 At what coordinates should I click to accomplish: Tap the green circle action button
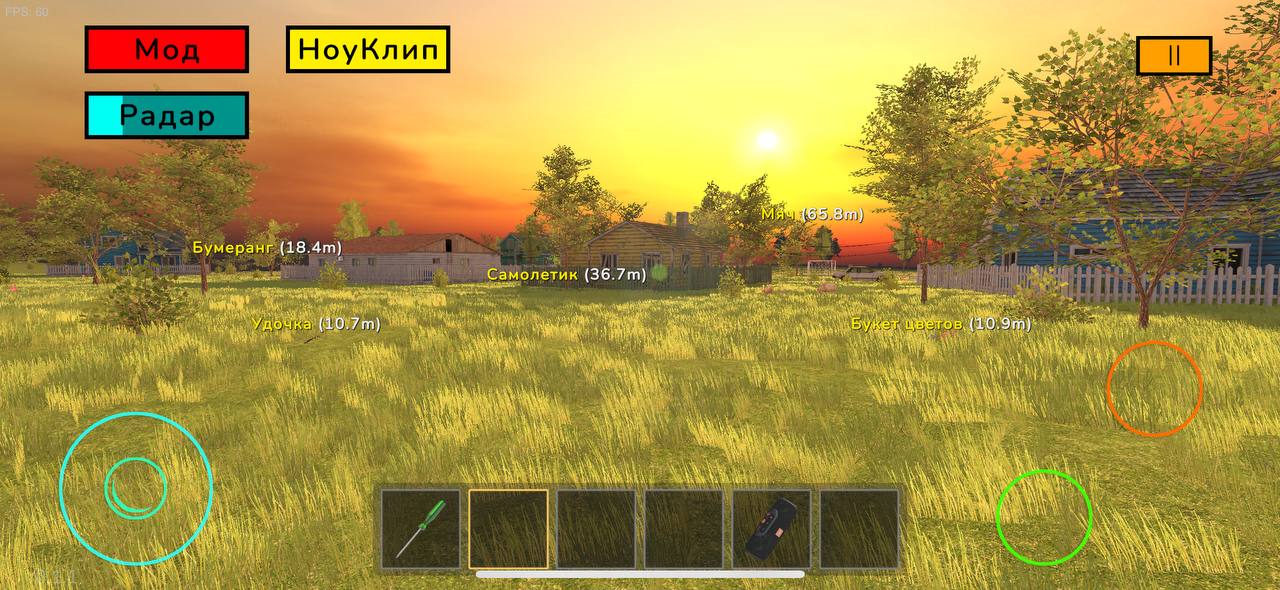click(x=1043, y=516)
